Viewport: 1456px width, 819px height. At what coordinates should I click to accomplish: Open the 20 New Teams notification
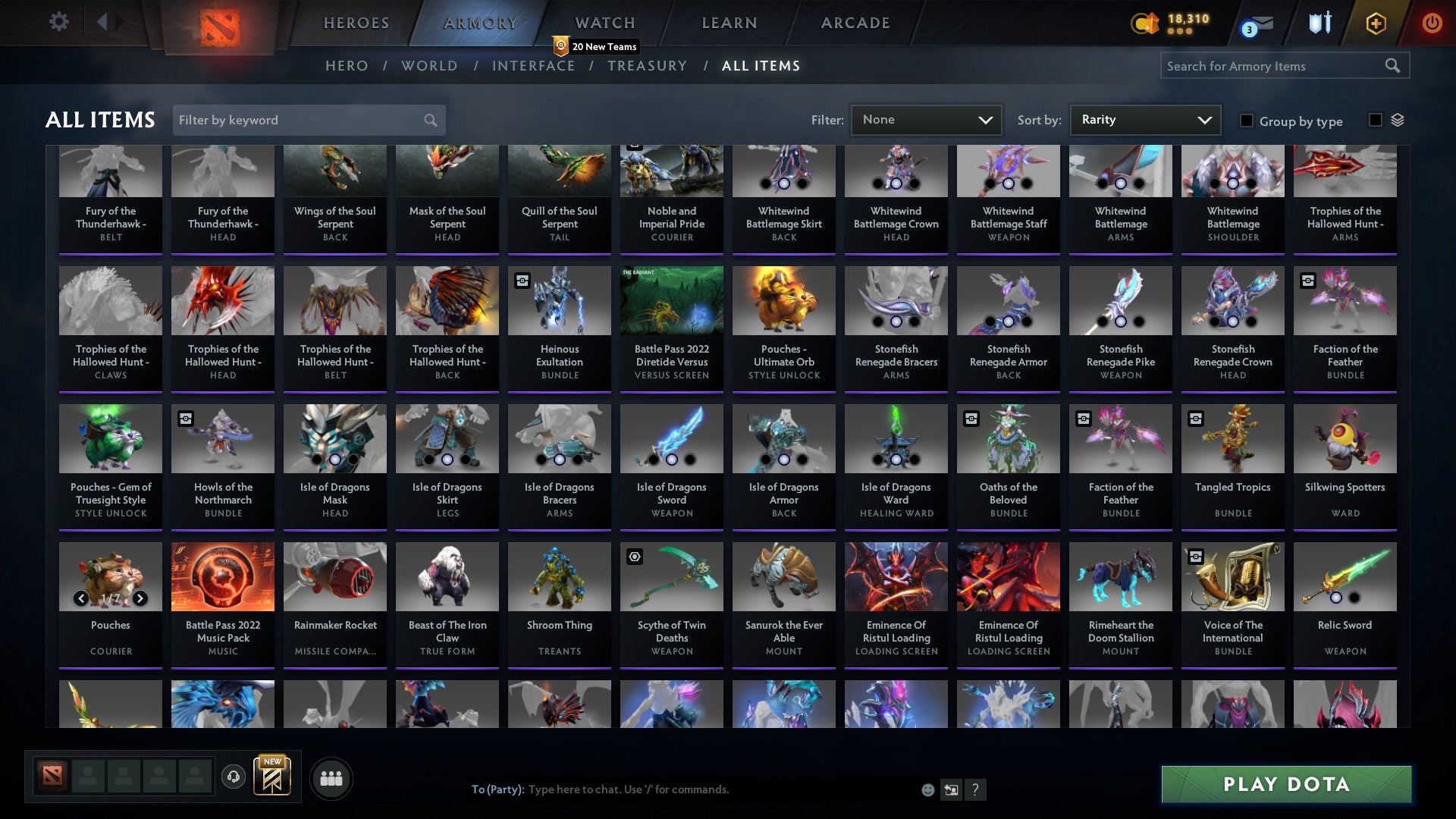pos(596,46)
